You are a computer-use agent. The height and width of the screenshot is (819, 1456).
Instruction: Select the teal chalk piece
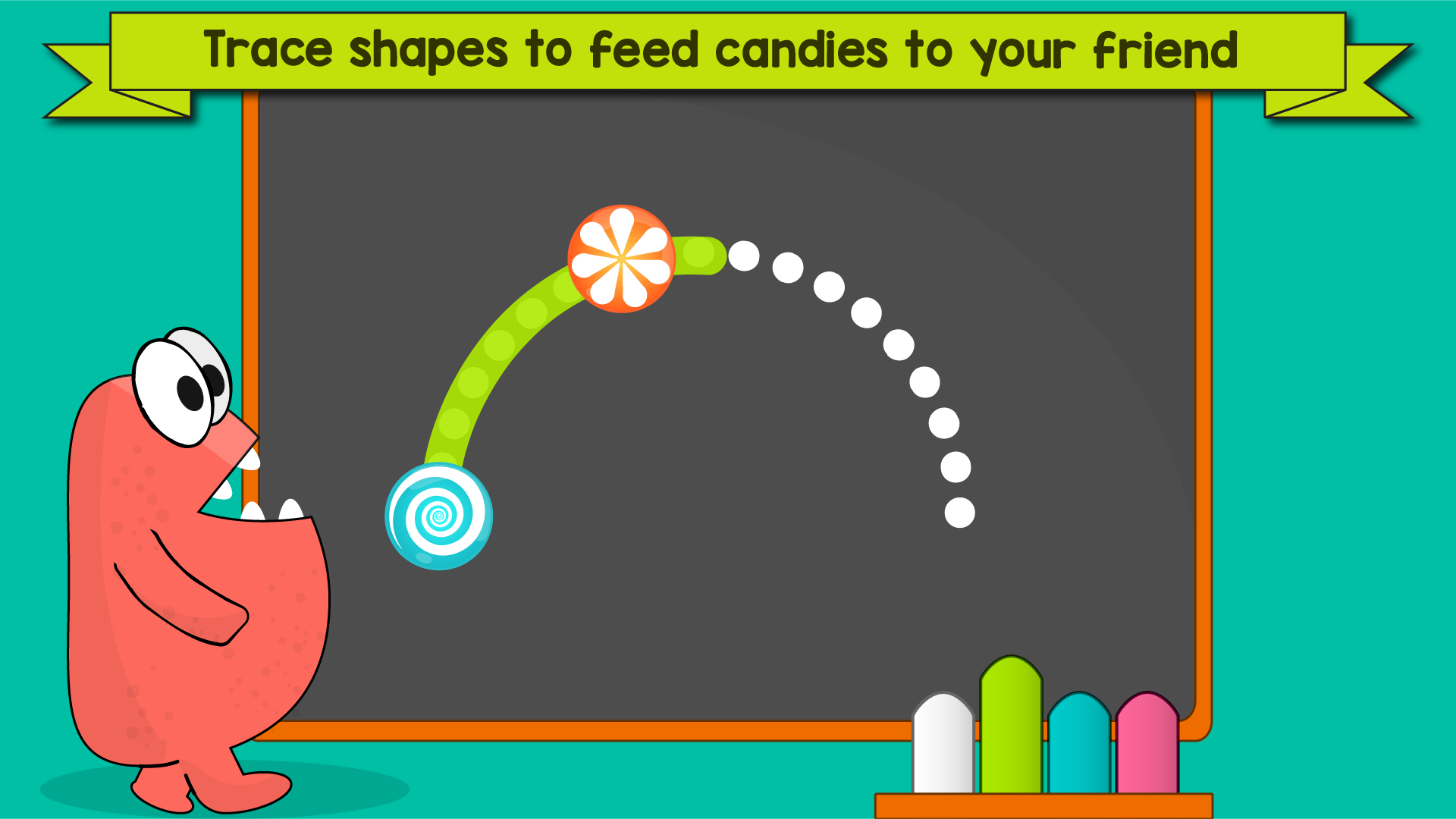pyautogui.click(x=1080, y=747)
